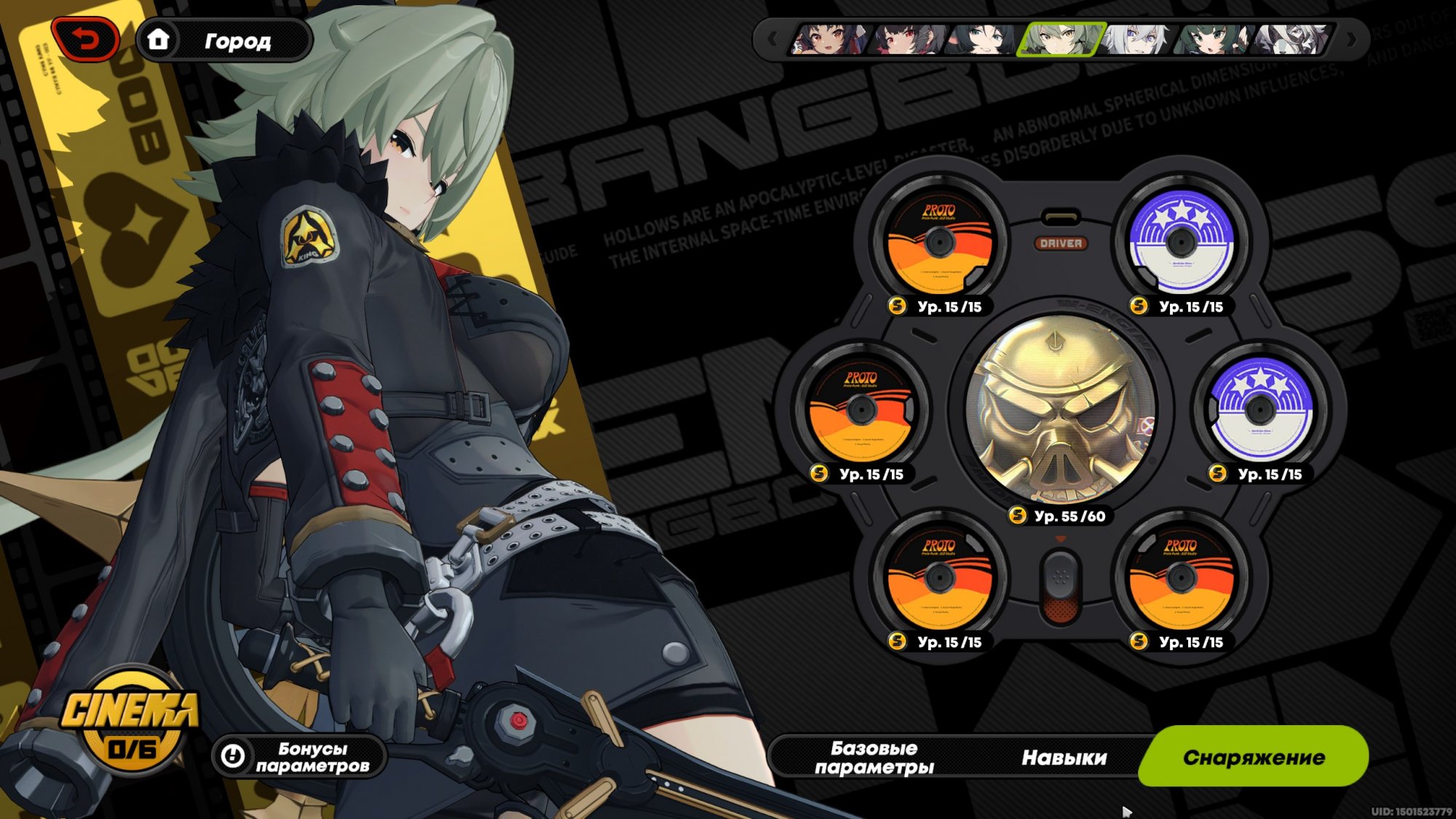This screenshot has height=819, width=1456.
Task: Switch to the green-haired Qingyi portrait
Action: click(x=1213, y=39)
